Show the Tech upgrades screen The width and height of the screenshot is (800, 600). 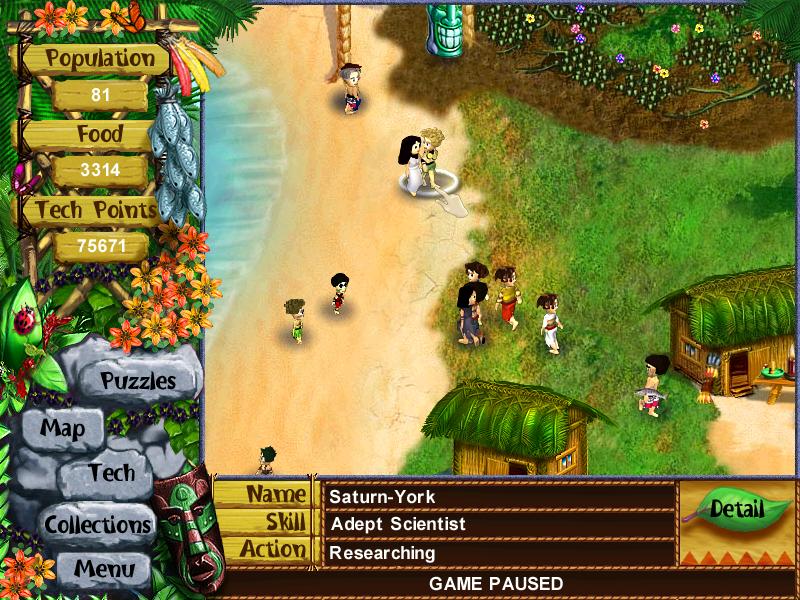click(x=111, y=473)
